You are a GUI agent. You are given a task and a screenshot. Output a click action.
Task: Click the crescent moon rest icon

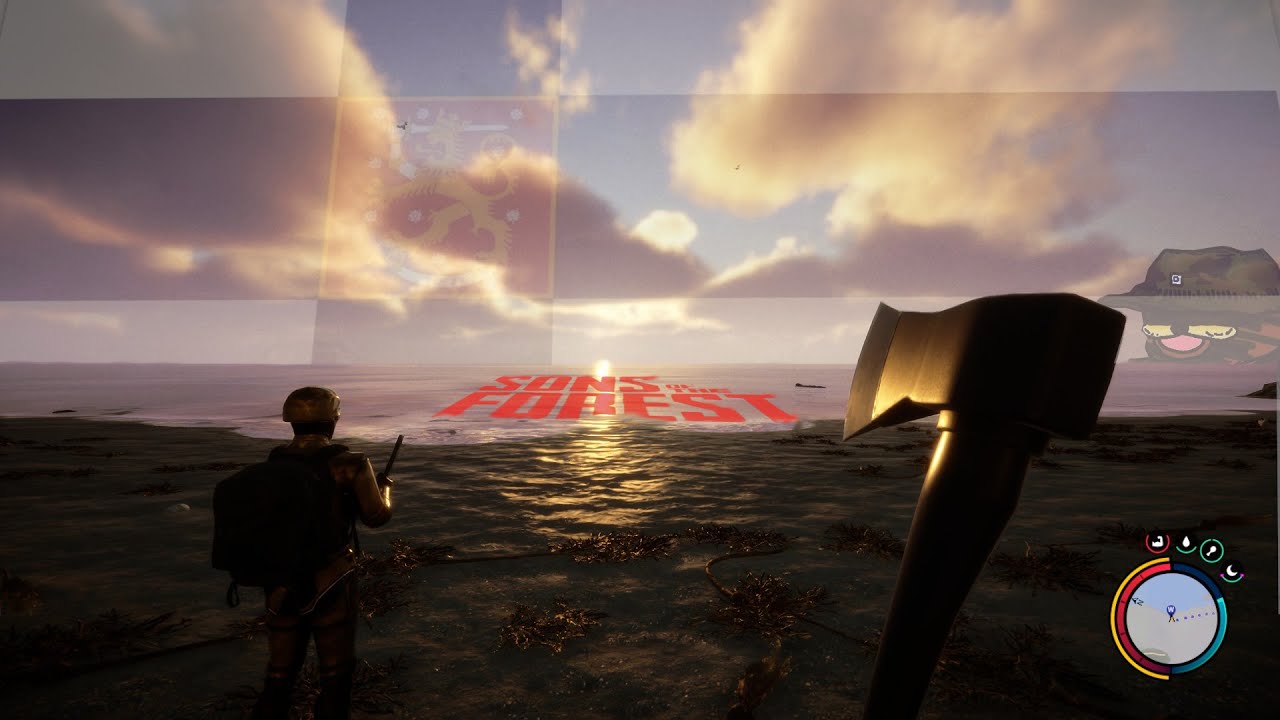coord(1234,572)
